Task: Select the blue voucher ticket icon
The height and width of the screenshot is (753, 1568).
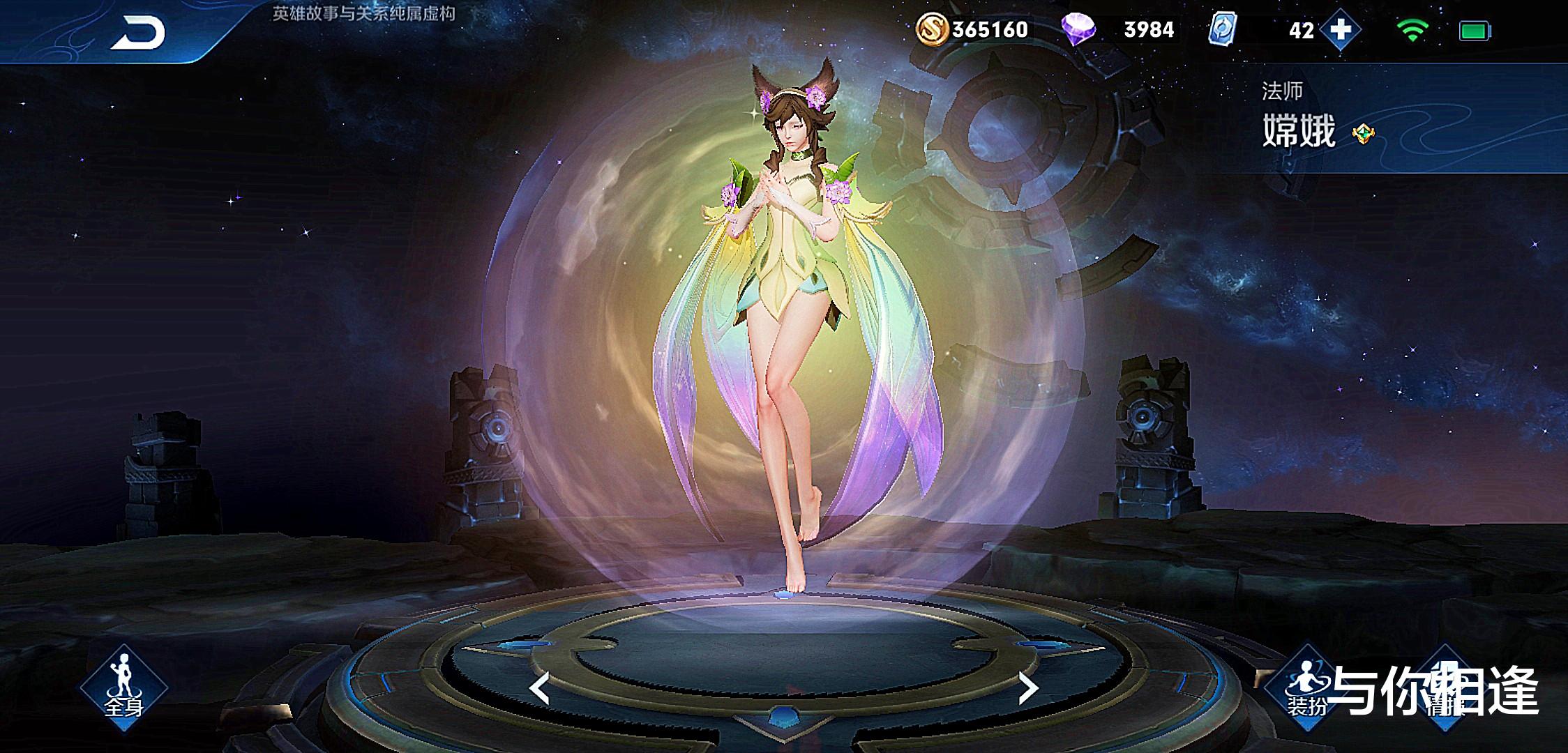Action: [x=1224, y=30]
